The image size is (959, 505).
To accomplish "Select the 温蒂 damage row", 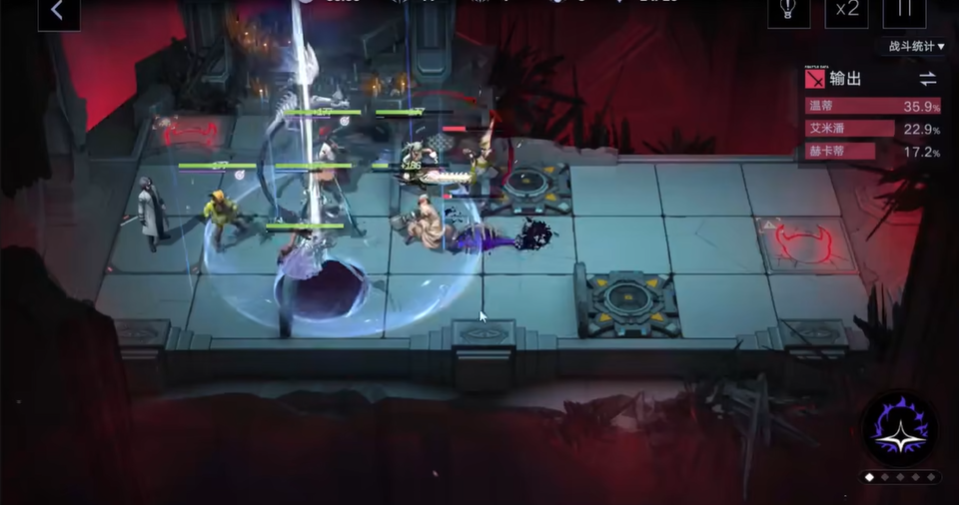I will point(872,105).
